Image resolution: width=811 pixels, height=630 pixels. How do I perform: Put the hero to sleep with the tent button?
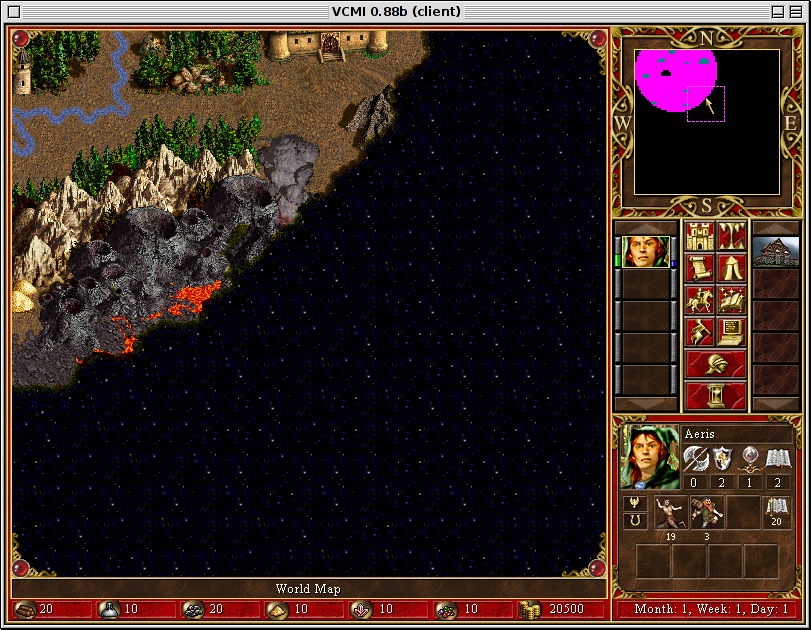pyautogui.click(x=731, y=268)
